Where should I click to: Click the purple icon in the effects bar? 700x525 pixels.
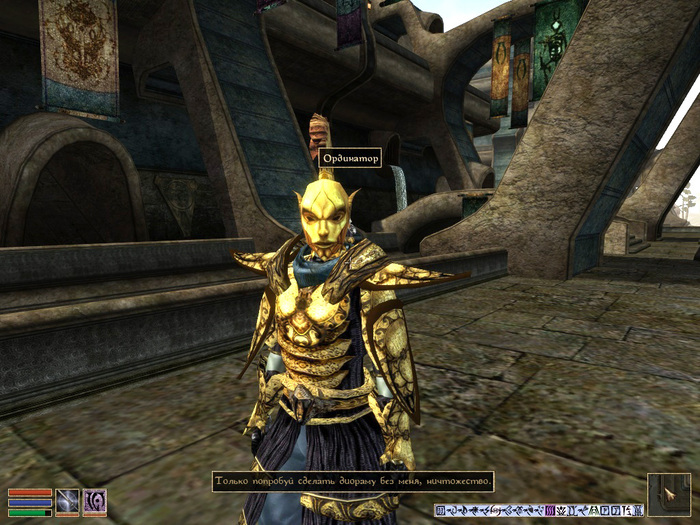coord(551,511)
